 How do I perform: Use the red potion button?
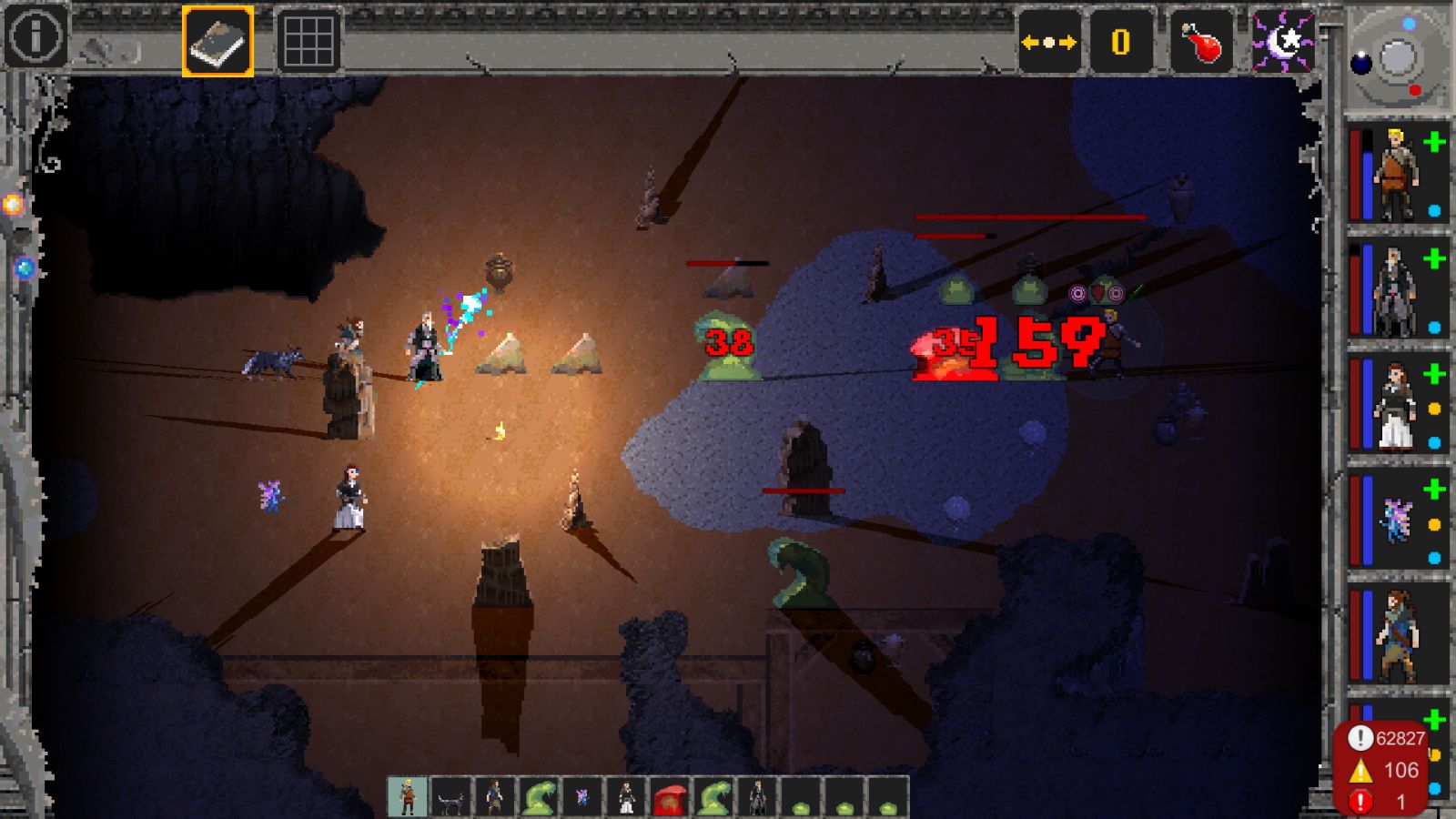[x=1201, y=42]
